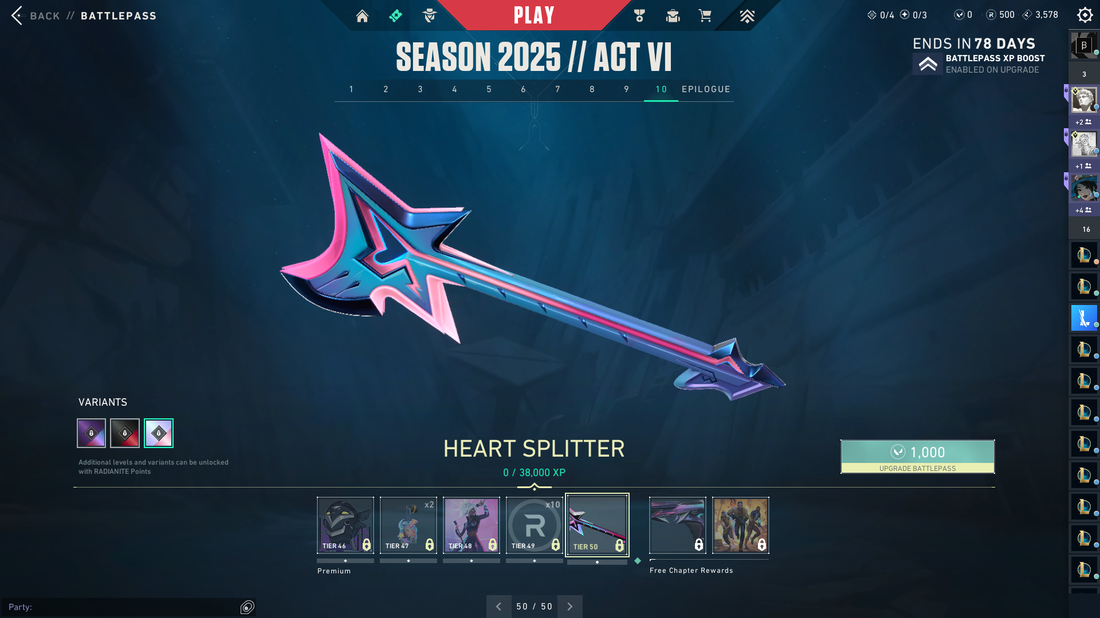The height and width of the screenshot is (618, 1100).
Task: Choose the red and black variant
Action: 125,433
